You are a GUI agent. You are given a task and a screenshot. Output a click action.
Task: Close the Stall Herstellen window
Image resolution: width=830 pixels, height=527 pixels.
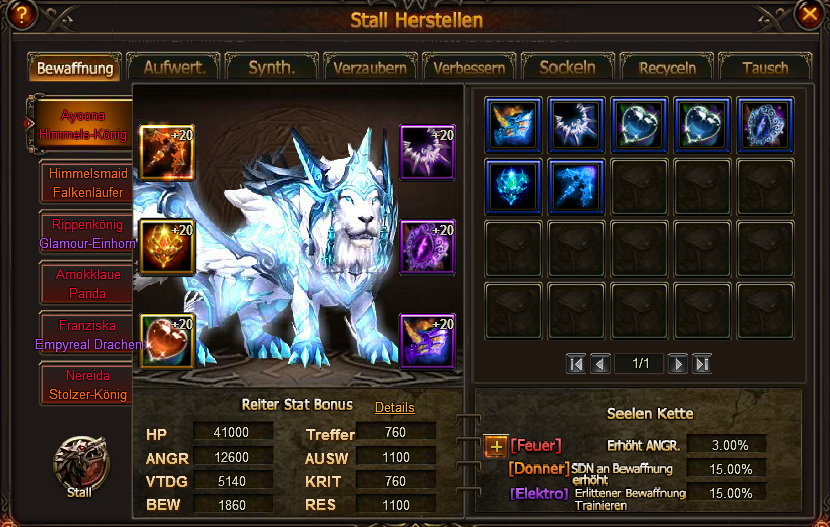[807, 13]
